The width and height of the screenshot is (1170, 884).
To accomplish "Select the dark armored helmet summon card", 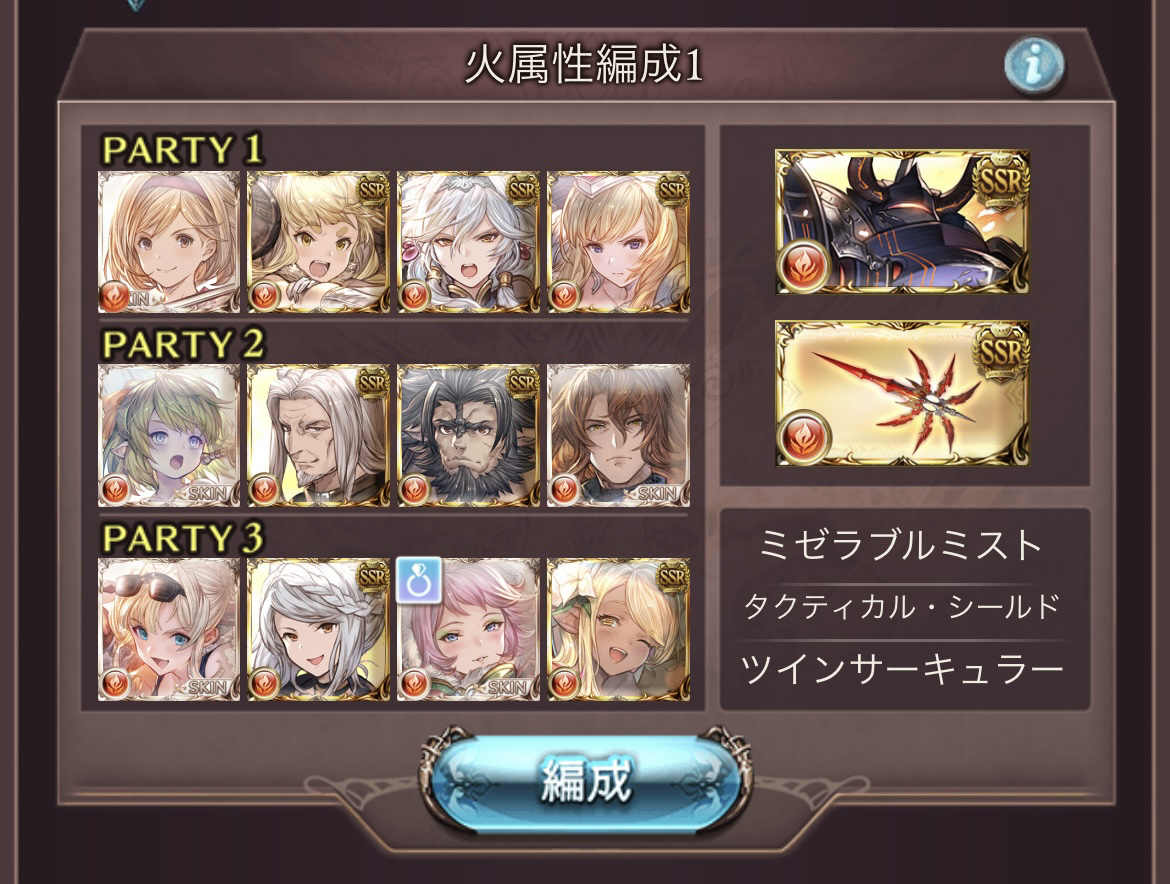I will (902, 222).
